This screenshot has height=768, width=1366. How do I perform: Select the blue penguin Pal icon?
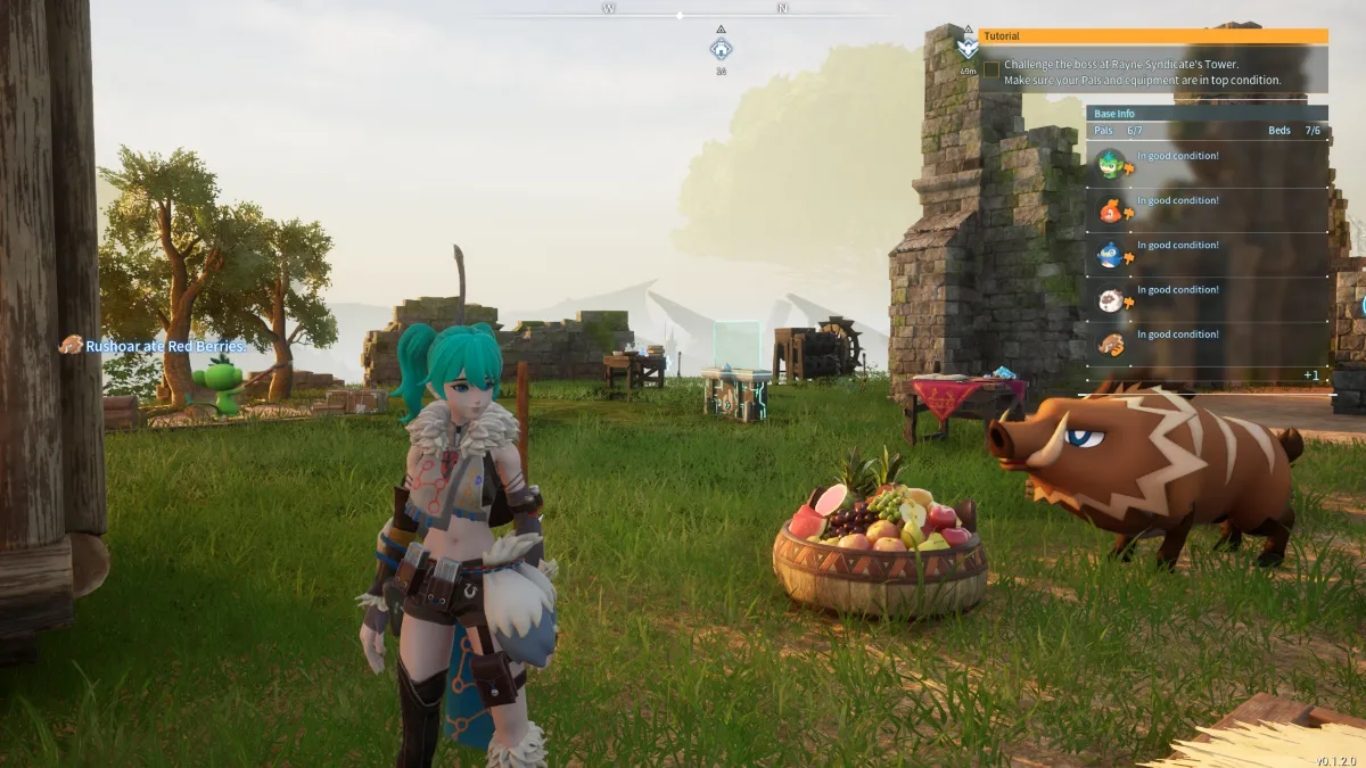point(1110,255)
